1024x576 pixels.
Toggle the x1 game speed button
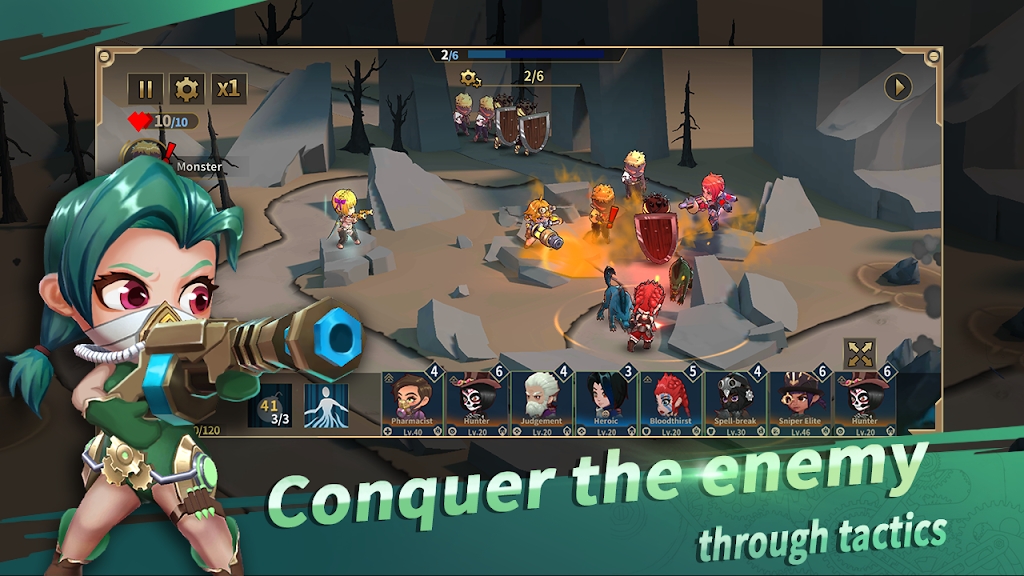pos(228,89)
